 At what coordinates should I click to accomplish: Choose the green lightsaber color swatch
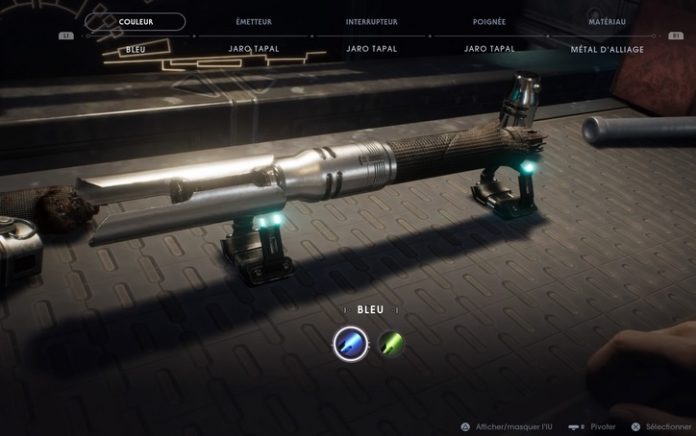click(390, 345)
